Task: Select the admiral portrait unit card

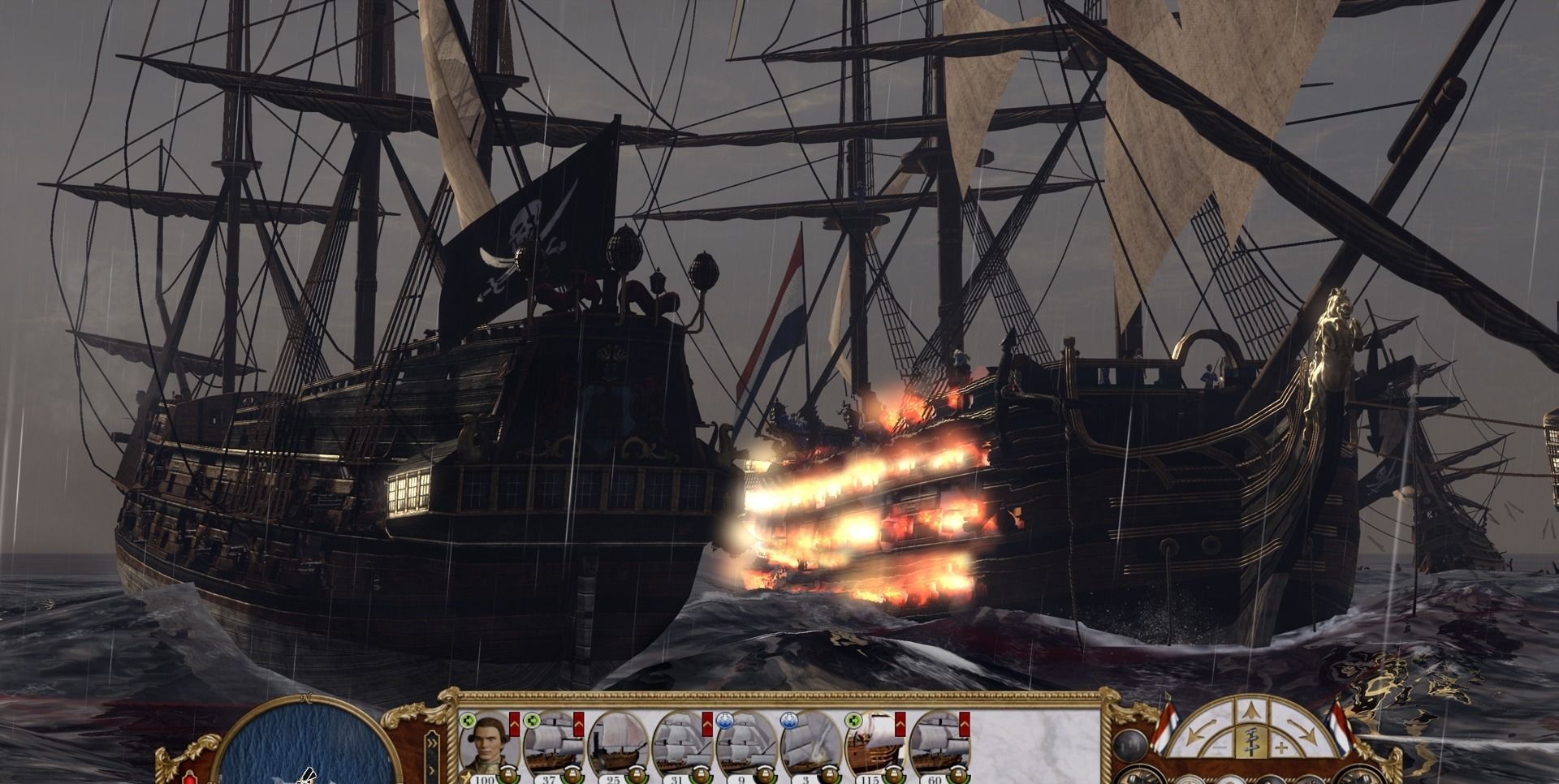Action: tap(487, 744)
